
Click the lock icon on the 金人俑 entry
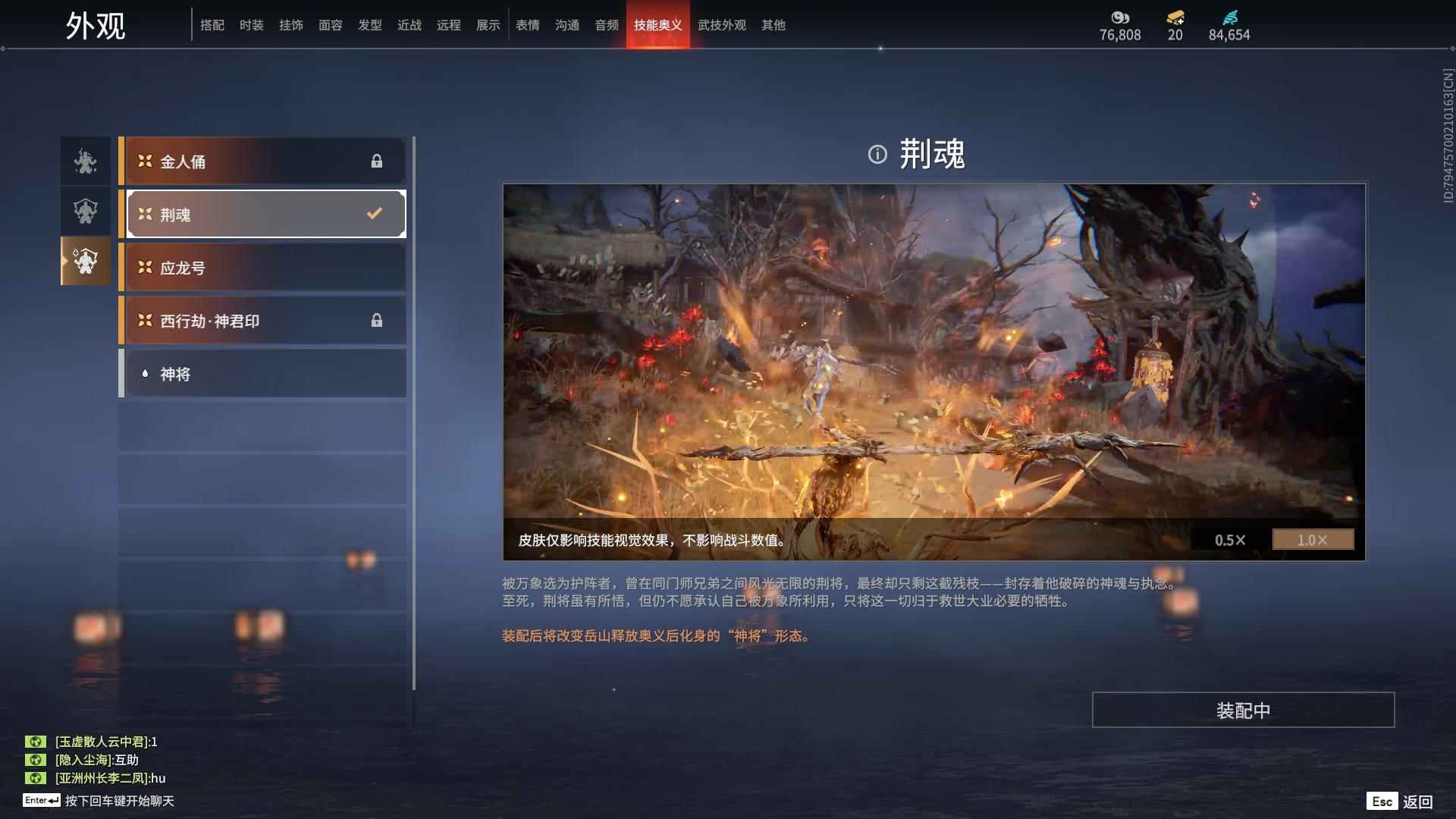click(x=377, y=161)
